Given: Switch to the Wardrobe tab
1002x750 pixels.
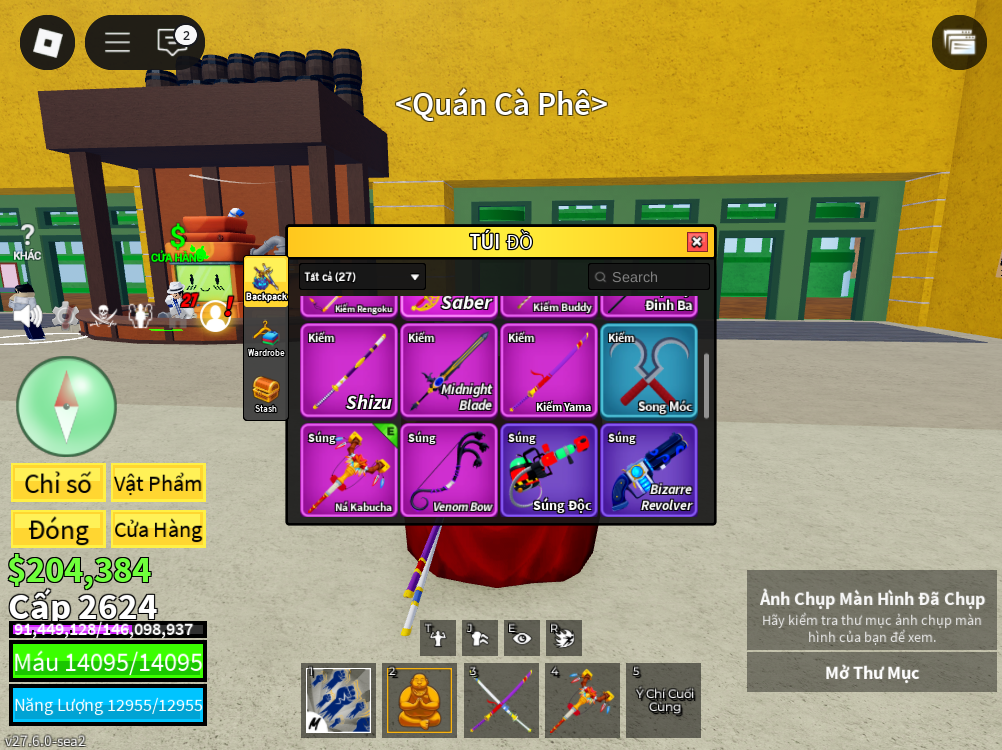Looking at the screenshot, I should [x=266, y=338].
